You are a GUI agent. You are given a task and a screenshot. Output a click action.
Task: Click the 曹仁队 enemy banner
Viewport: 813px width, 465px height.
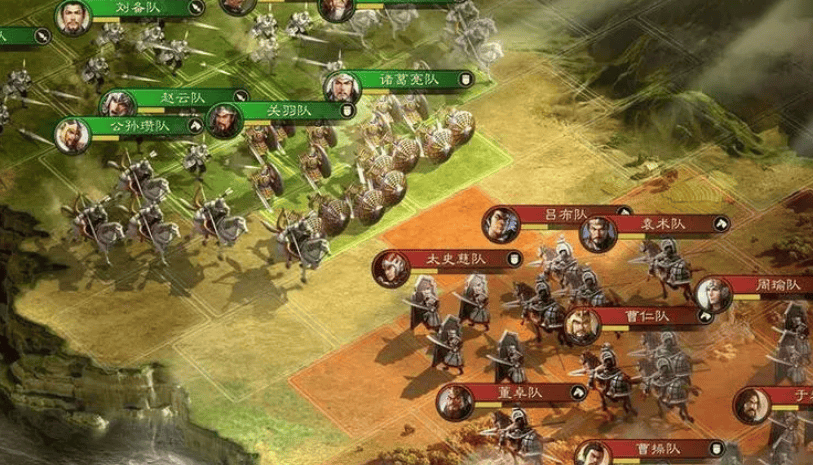[x=647, y=316]
